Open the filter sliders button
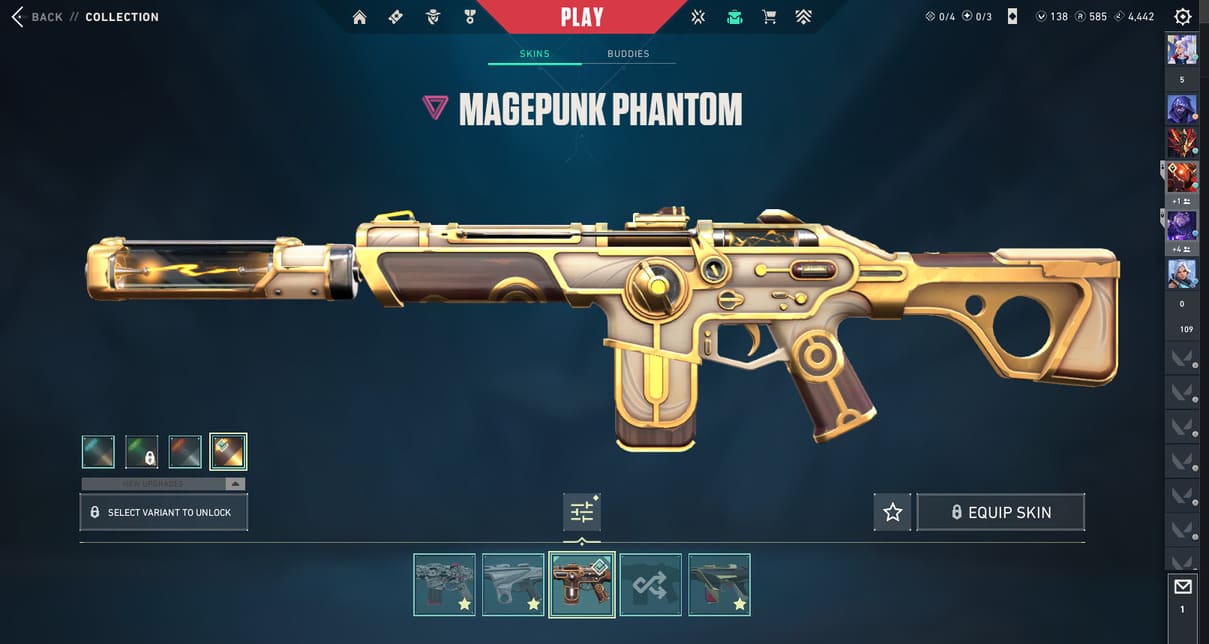The width and height of the screenshot is (1209, 644). tap(582, 512)
